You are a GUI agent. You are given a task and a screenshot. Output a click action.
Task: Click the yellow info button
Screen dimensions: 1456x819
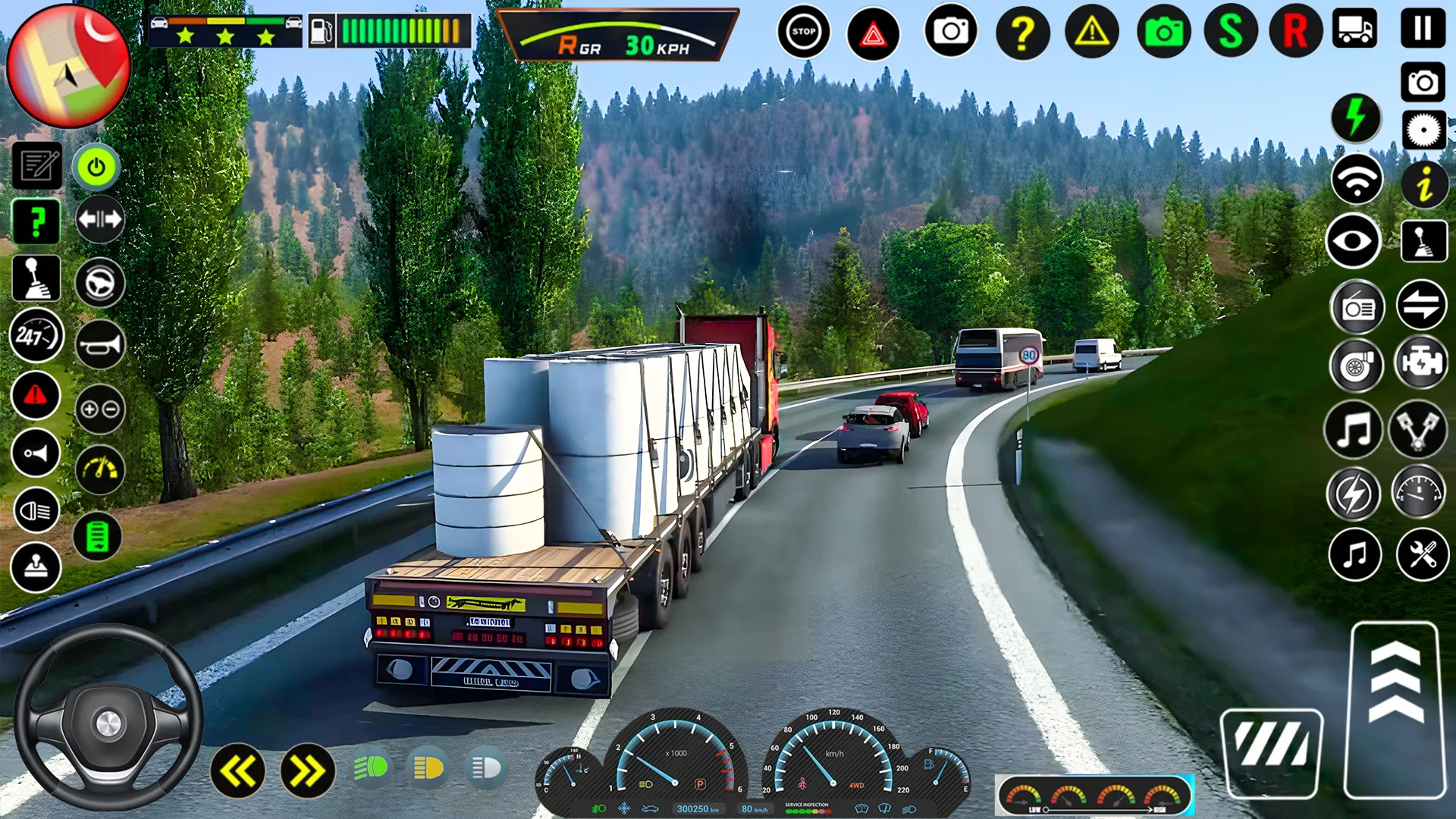1424,184
